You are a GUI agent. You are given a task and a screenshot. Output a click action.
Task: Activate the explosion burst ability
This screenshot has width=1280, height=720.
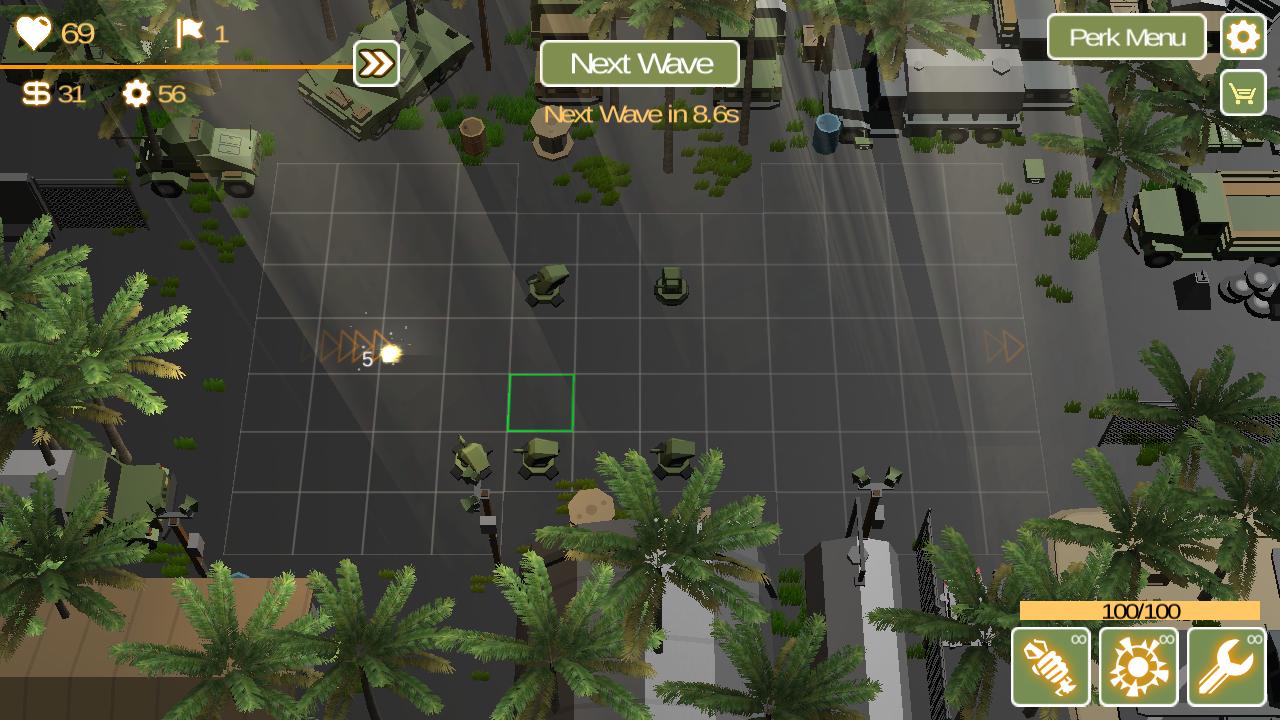[1138, 666]
